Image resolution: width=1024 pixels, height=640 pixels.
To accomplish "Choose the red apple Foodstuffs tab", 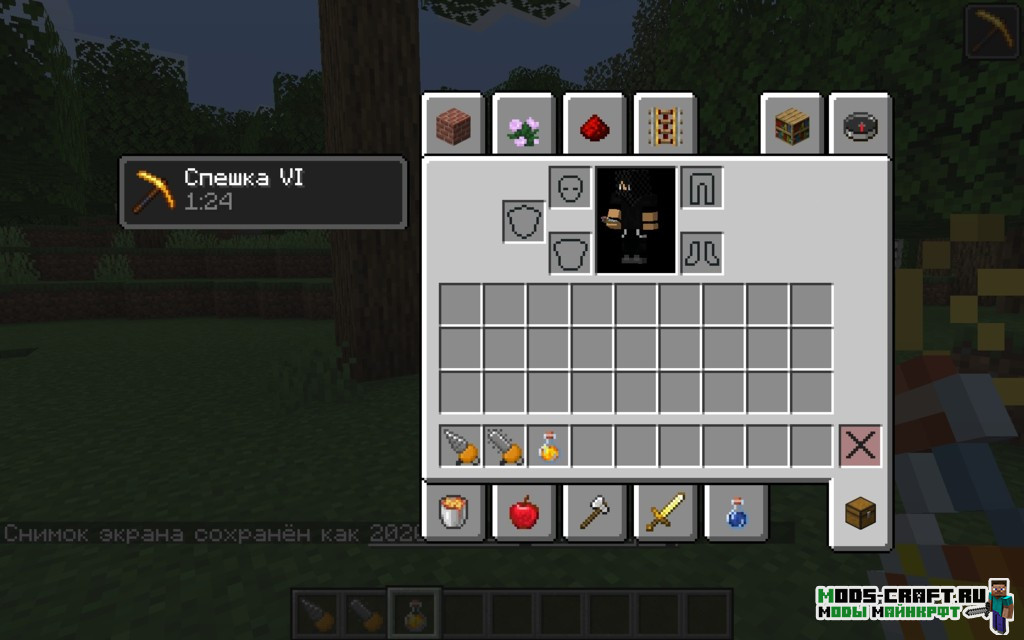I will (x=523, y=513).
